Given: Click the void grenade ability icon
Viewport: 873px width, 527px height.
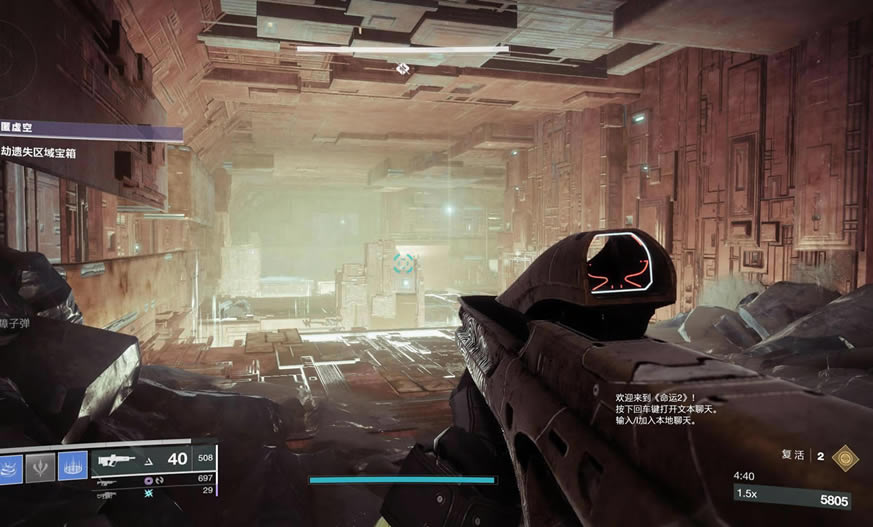Looking at the screenshot, I should [x=9, y=465].
